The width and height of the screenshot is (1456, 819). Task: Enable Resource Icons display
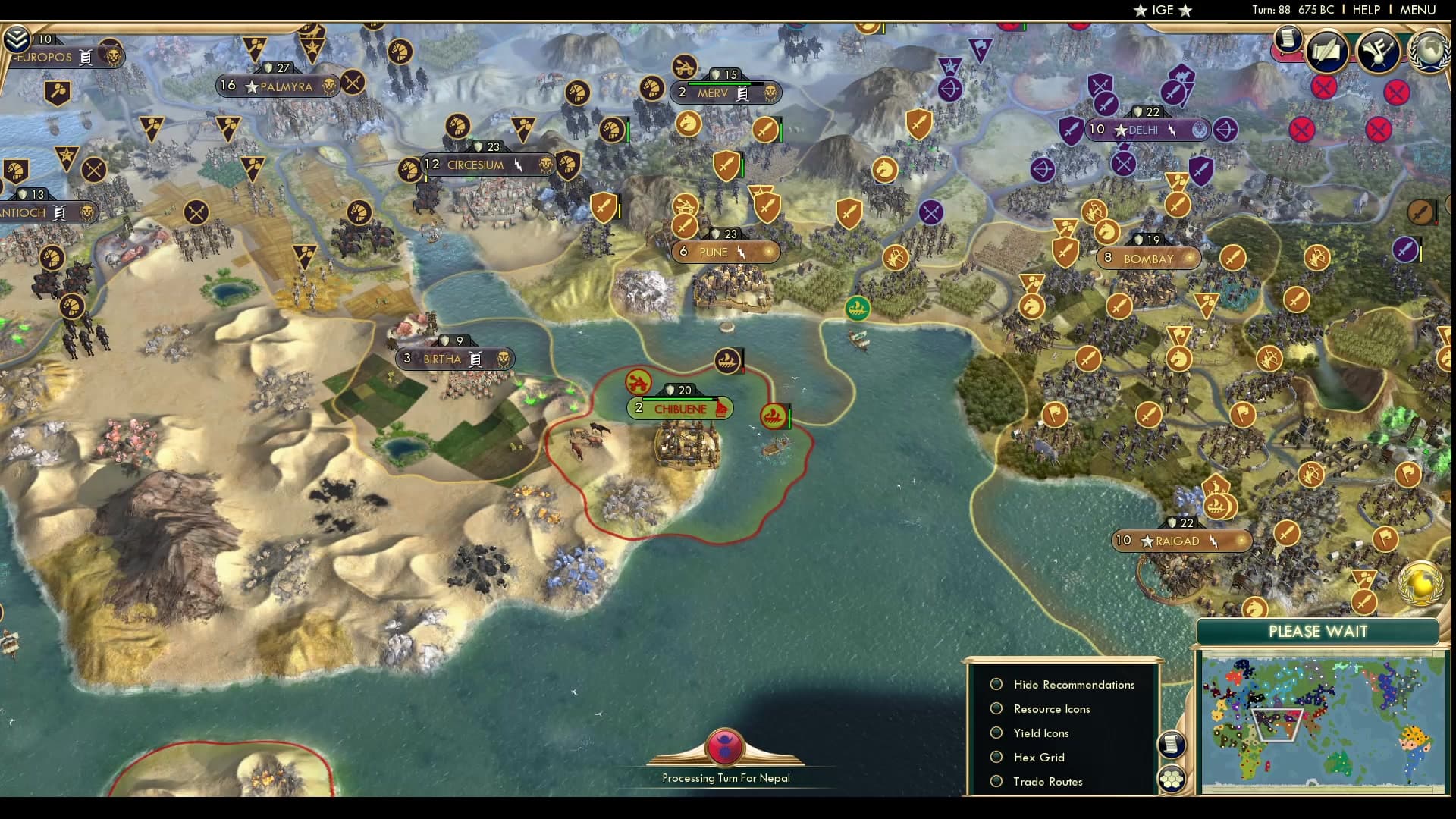pyautogui.click(x=996, y=708)
